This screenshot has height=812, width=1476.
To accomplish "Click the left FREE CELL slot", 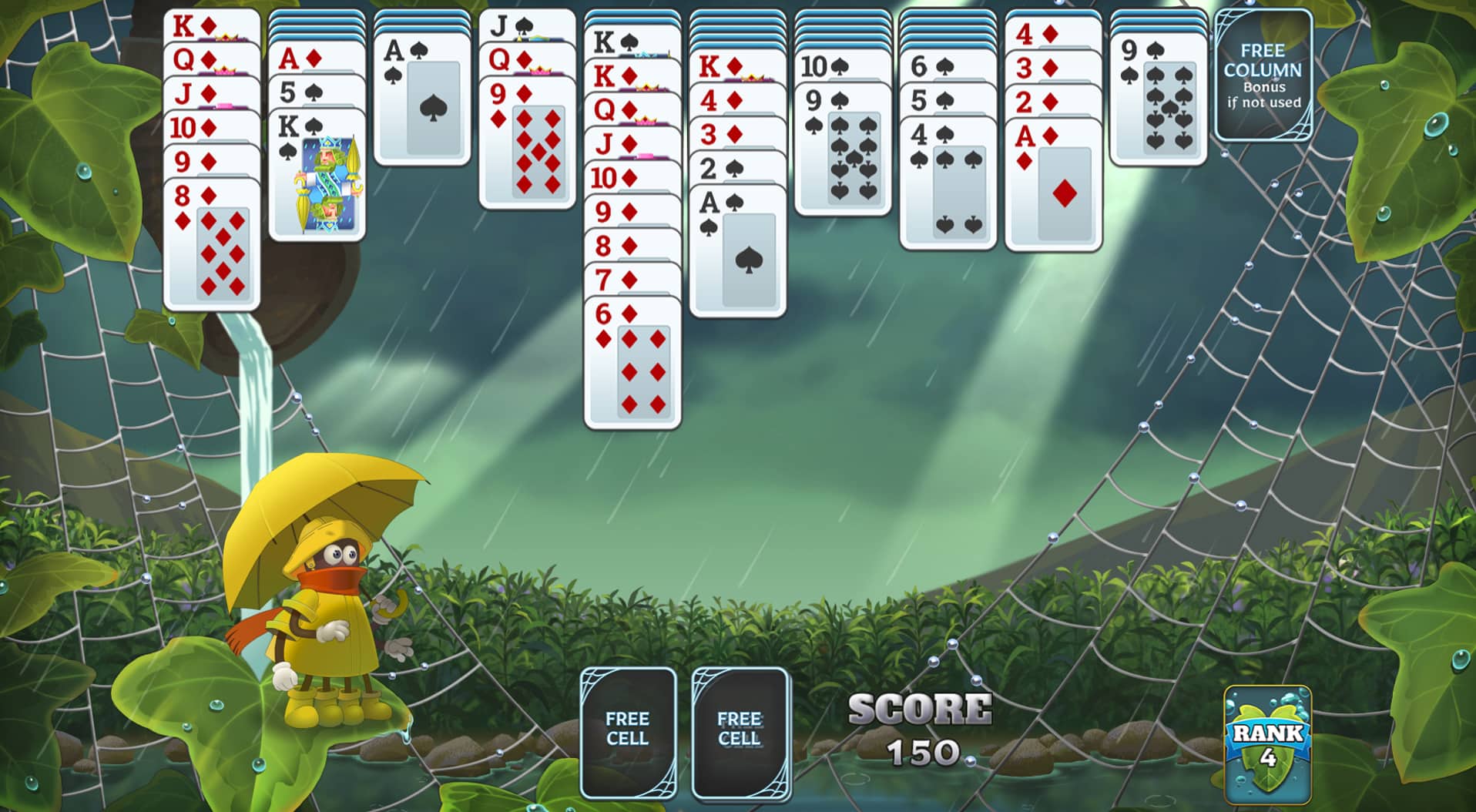I will pyautogui.click(x=629, y=730).
